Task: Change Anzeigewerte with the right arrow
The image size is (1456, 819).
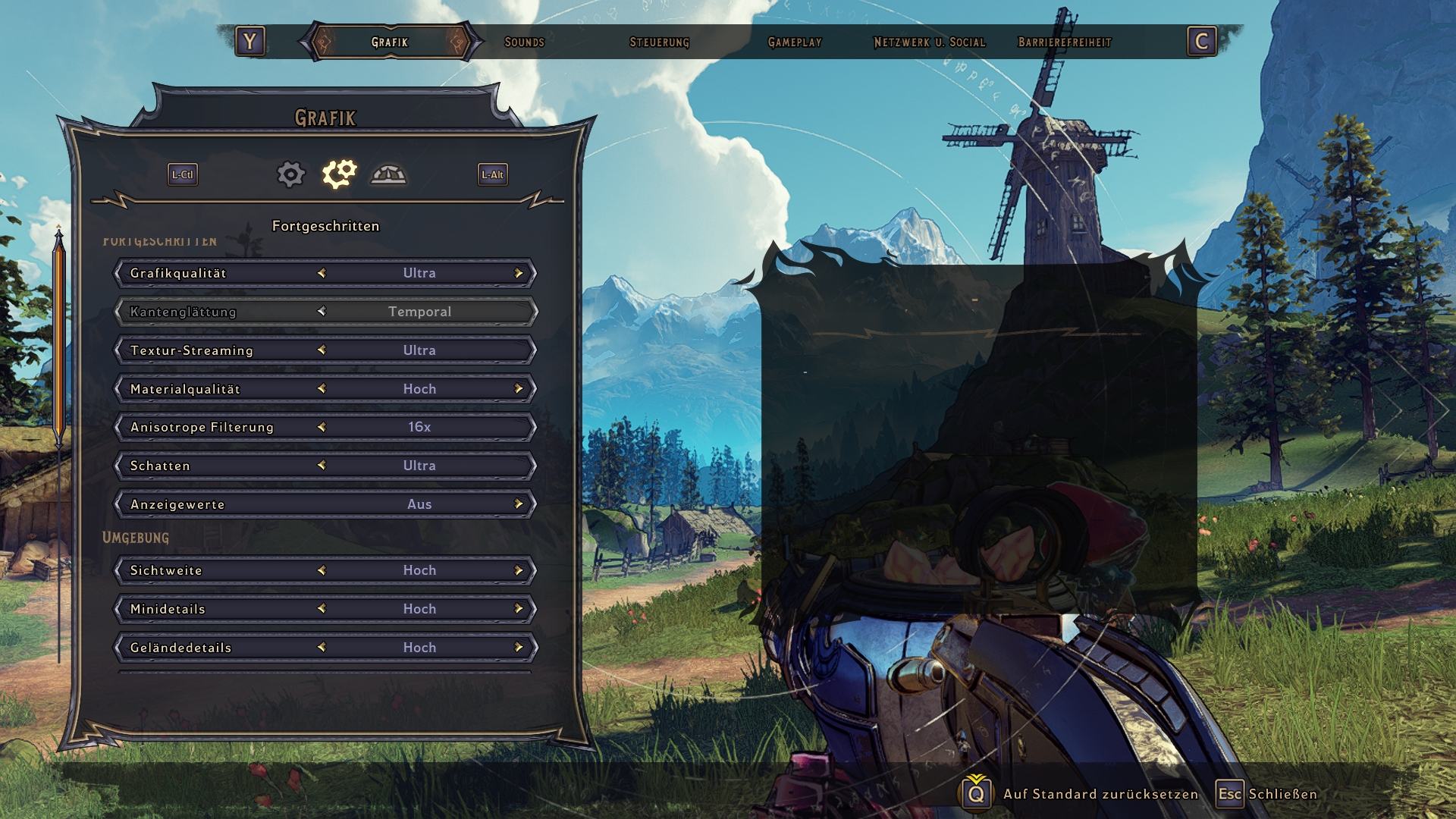Action: pos(519,504)
